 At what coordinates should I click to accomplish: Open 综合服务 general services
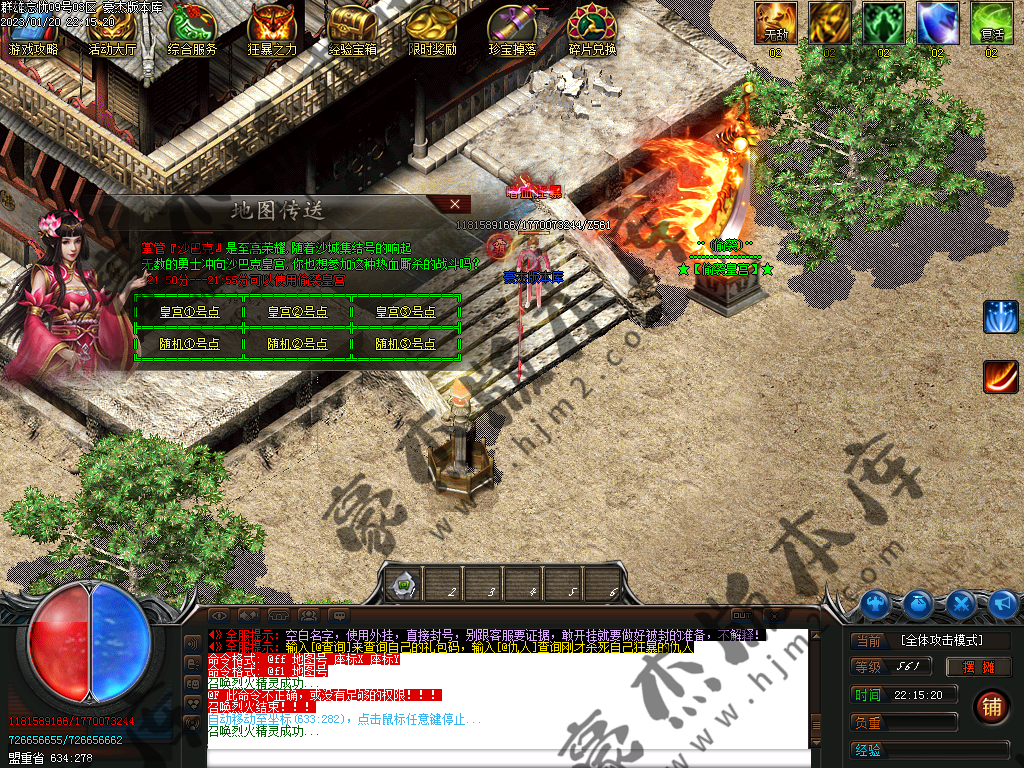point(192,30)
